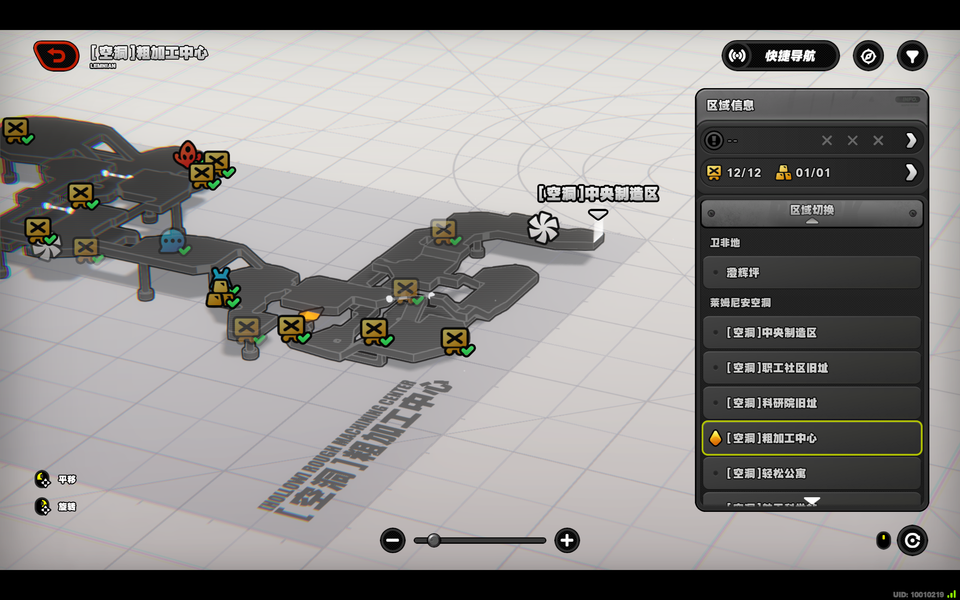
Task: Click the map zoom slider handle
Action: (x=434, y=541)
